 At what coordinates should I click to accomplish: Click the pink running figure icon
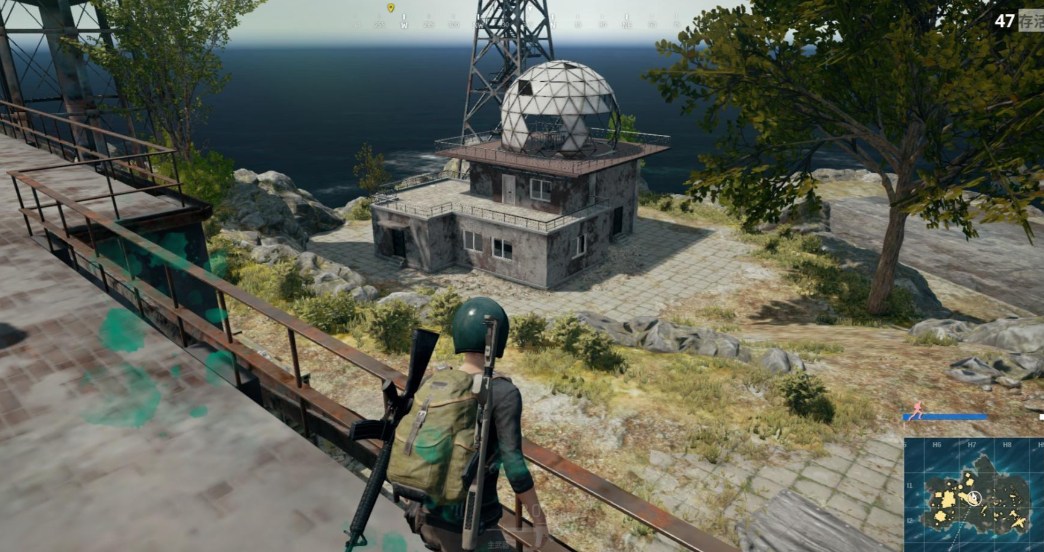click(916, 410)
